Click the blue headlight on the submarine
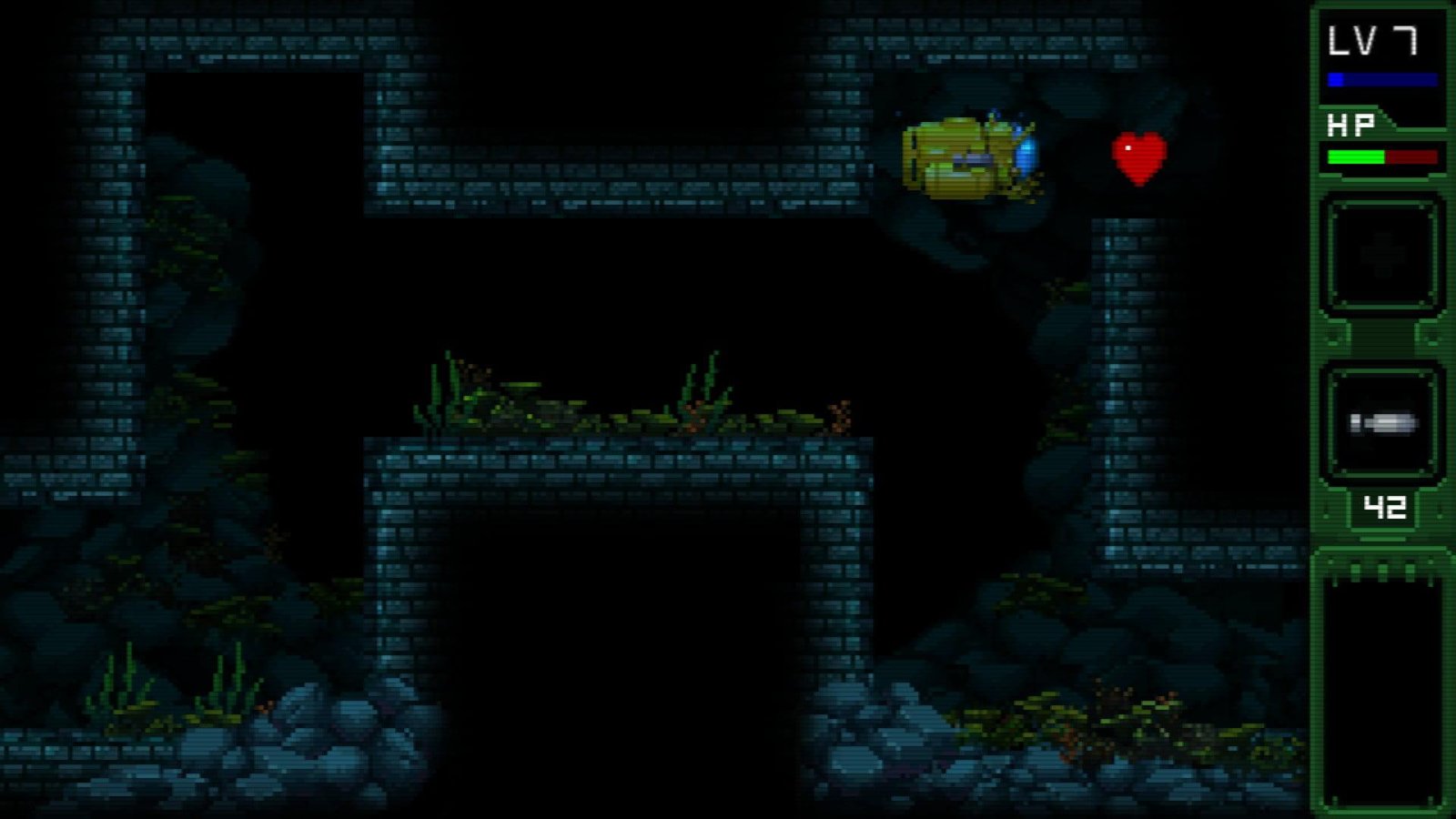The width and height of the screenshot is (1456, 819). click(x=1027, y=153)
